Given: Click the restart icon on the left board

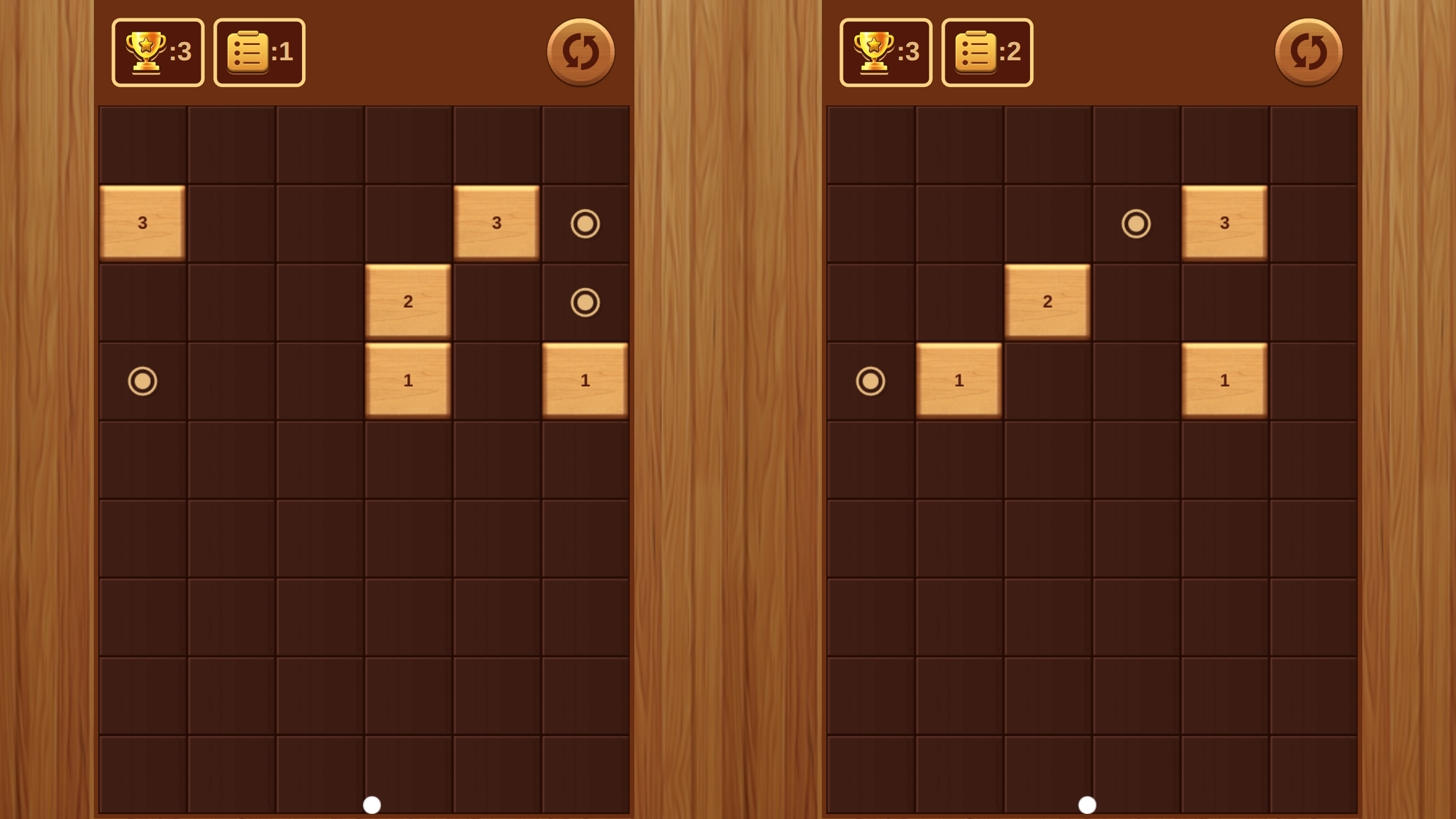Looking at the screenshot, I should tap(580, 51).
